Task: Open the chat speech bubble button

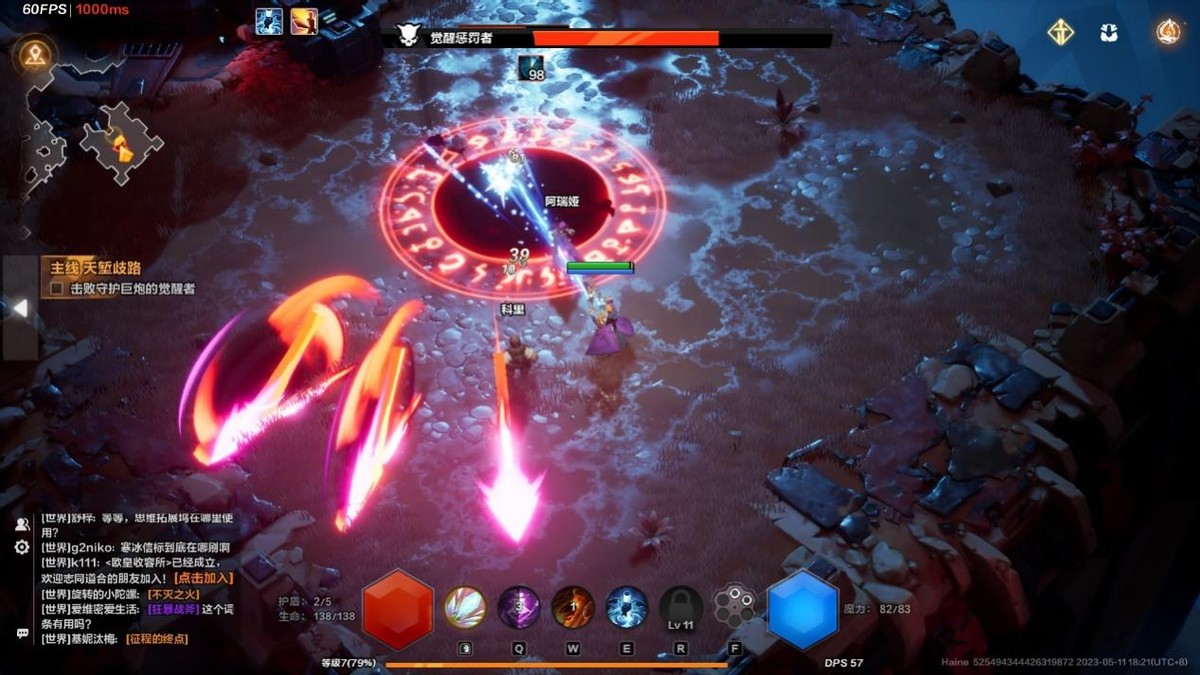Action: point(22,633)
